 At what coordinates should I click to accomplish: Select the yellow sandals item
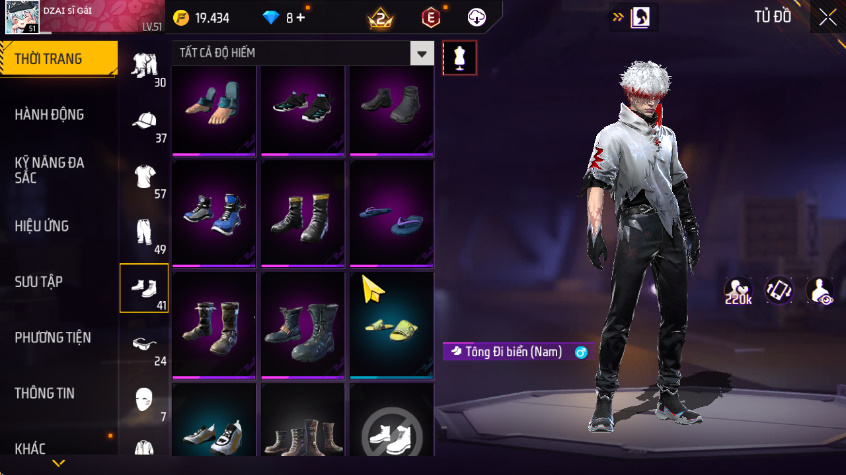(391, 324)
